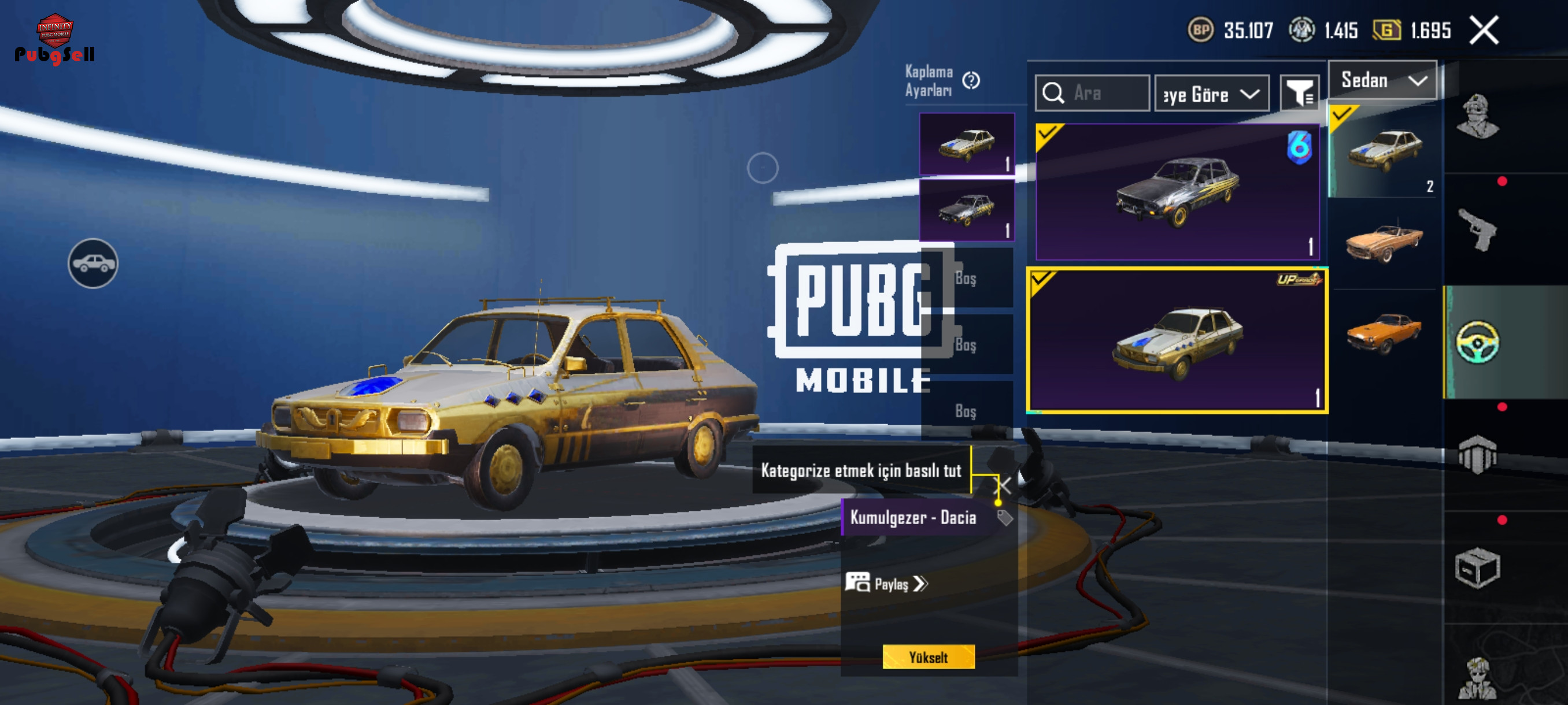Switch to the crate box category

tap(1477, 567)
